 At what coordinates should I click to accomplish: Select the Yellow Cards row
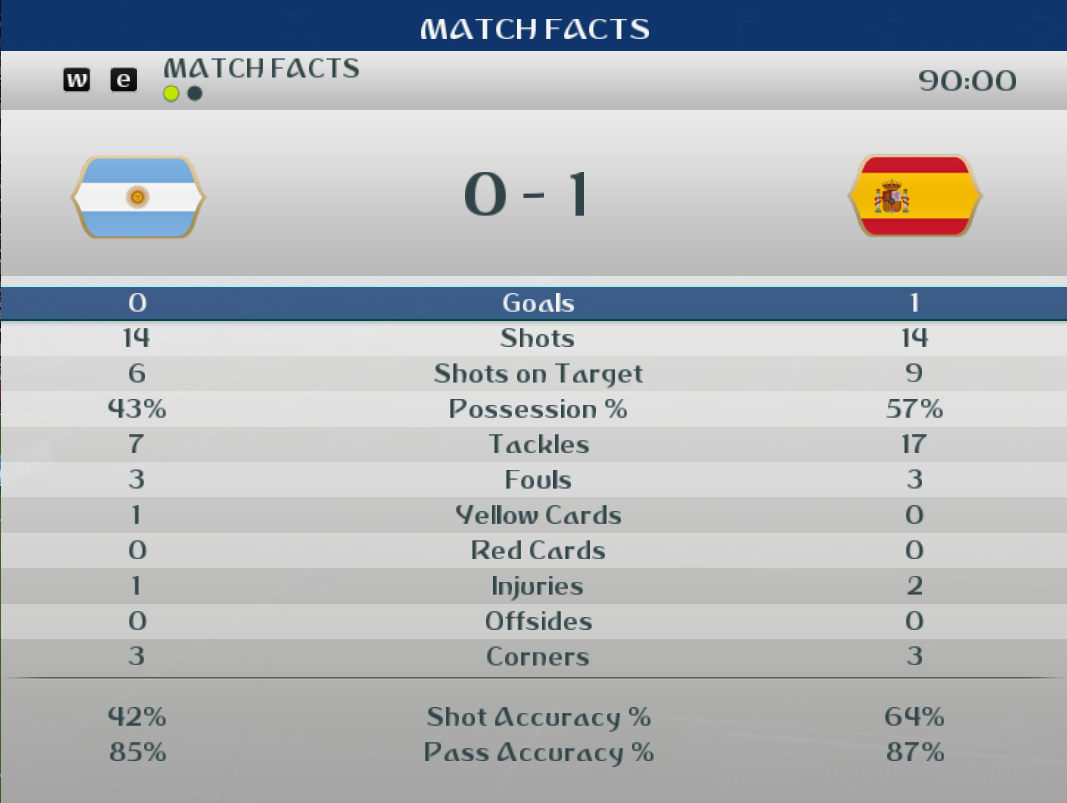[537, 515]
